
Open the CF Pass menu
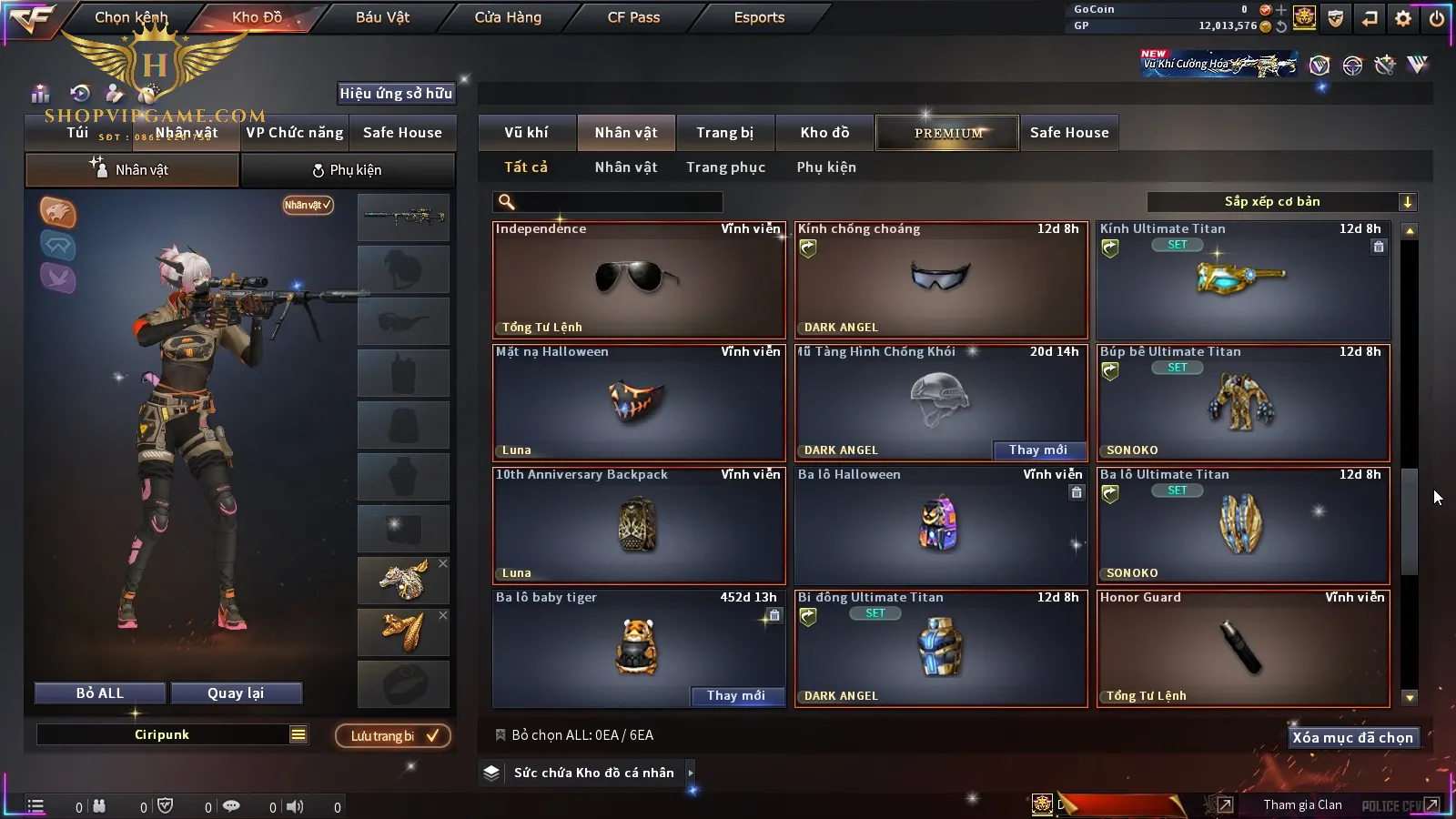click(633, 17)
